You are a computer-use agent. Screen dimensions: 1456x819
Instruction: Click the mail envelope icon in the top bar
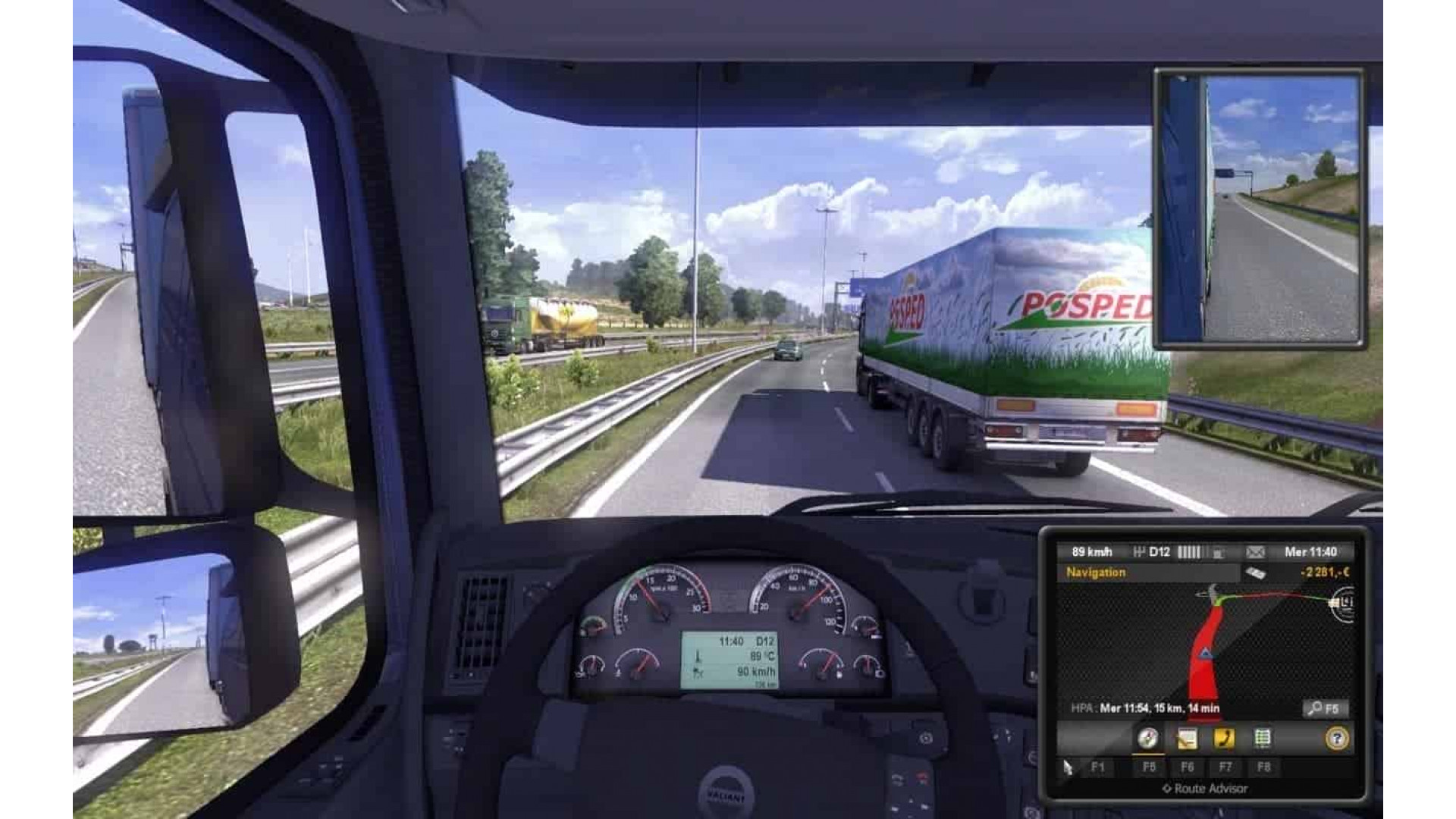(1255, 552)
